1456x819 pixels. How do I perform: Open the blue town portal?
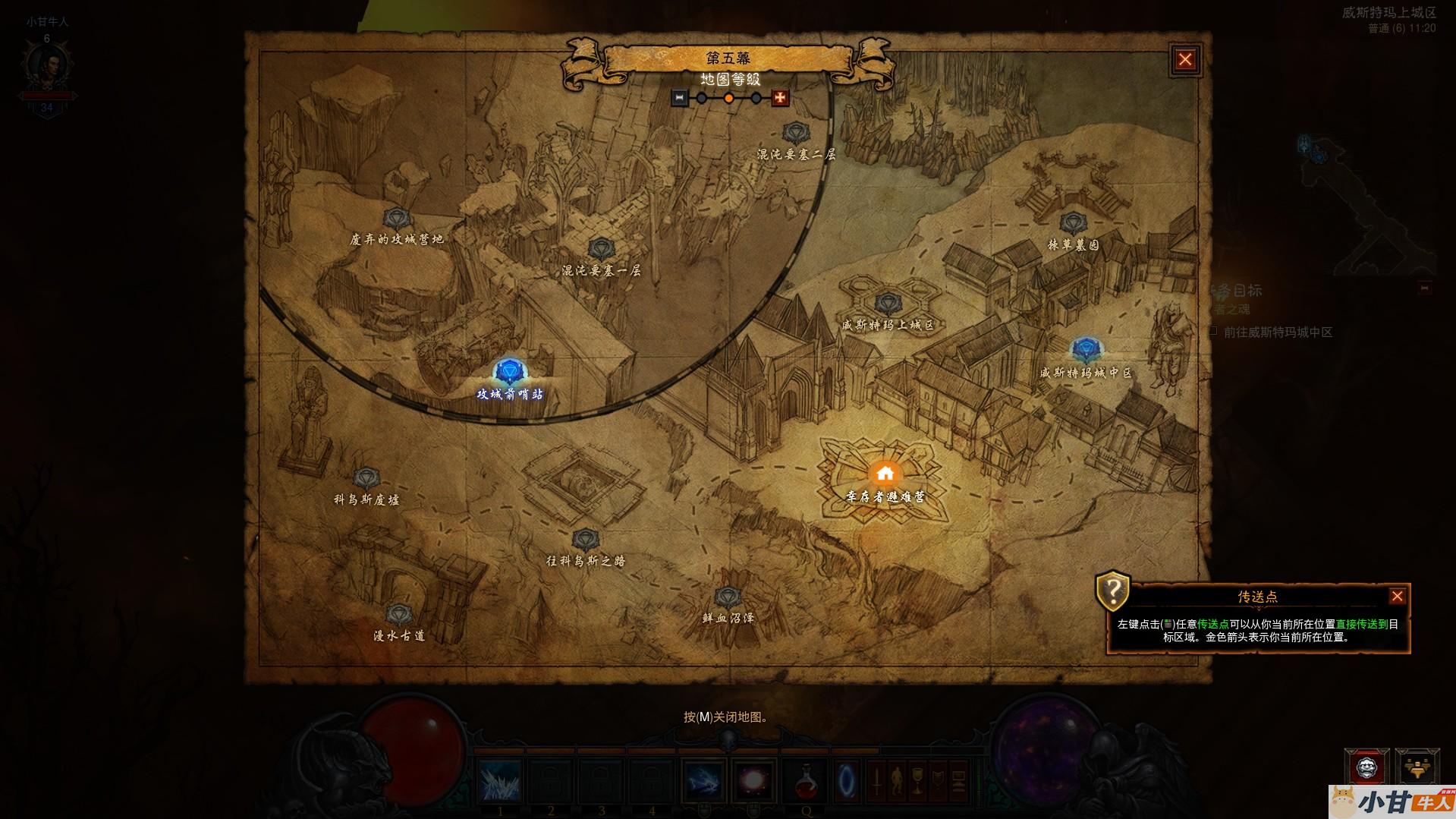click(846, 780)
